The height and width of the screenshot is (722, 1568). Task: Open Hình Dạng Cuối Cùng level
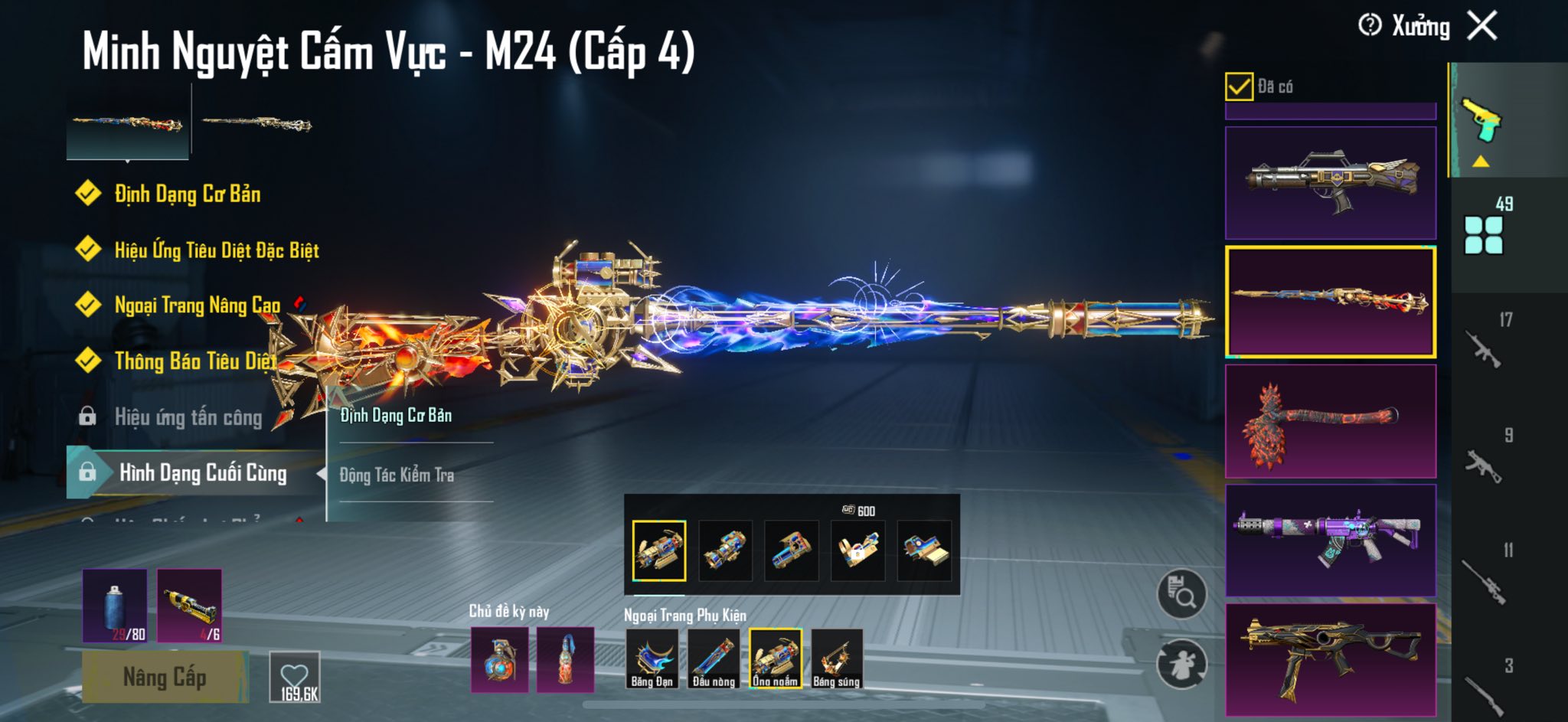click(202, 473)
